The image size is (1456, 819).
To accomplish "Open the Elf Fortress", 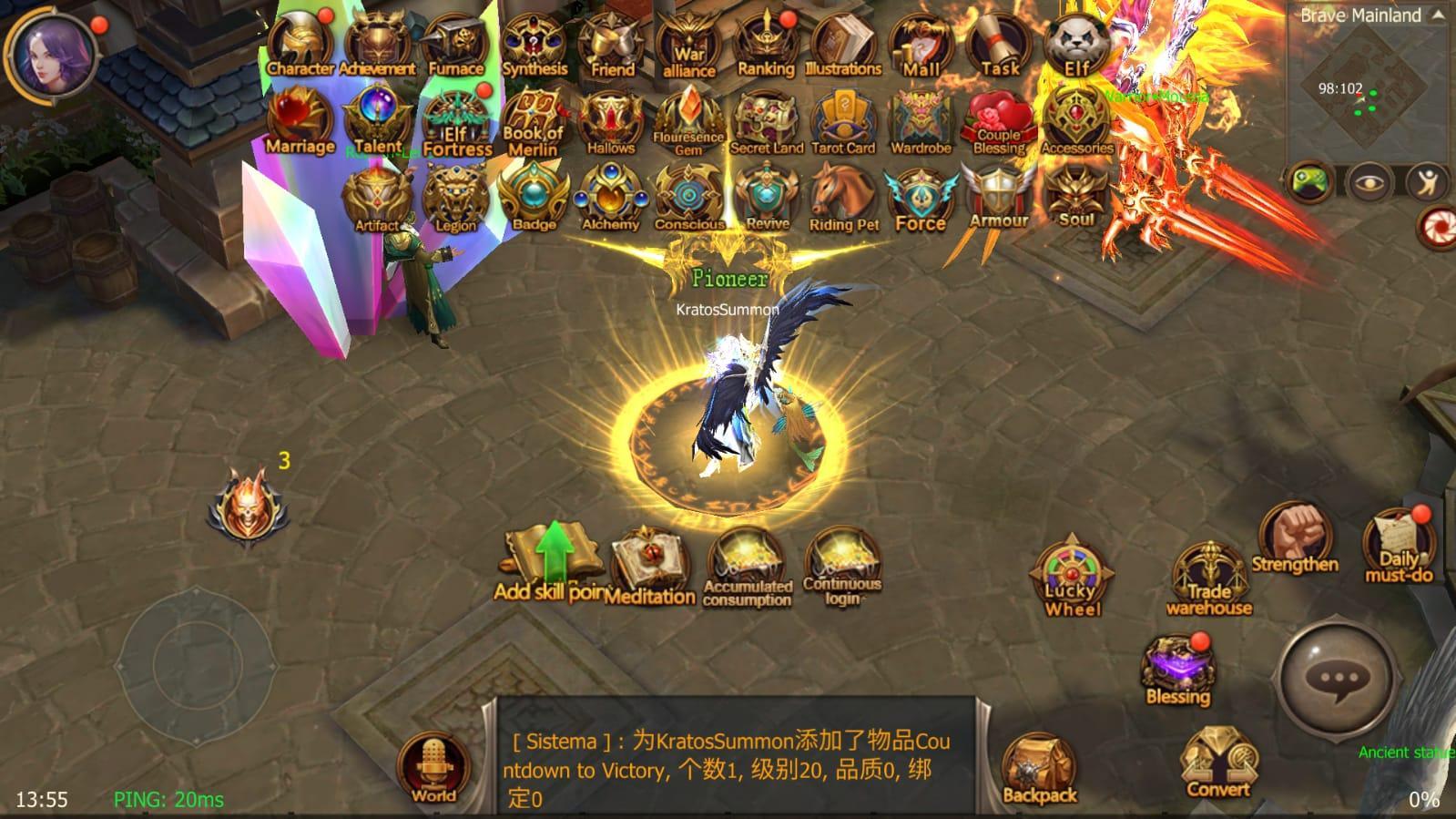I will [455, 118].
